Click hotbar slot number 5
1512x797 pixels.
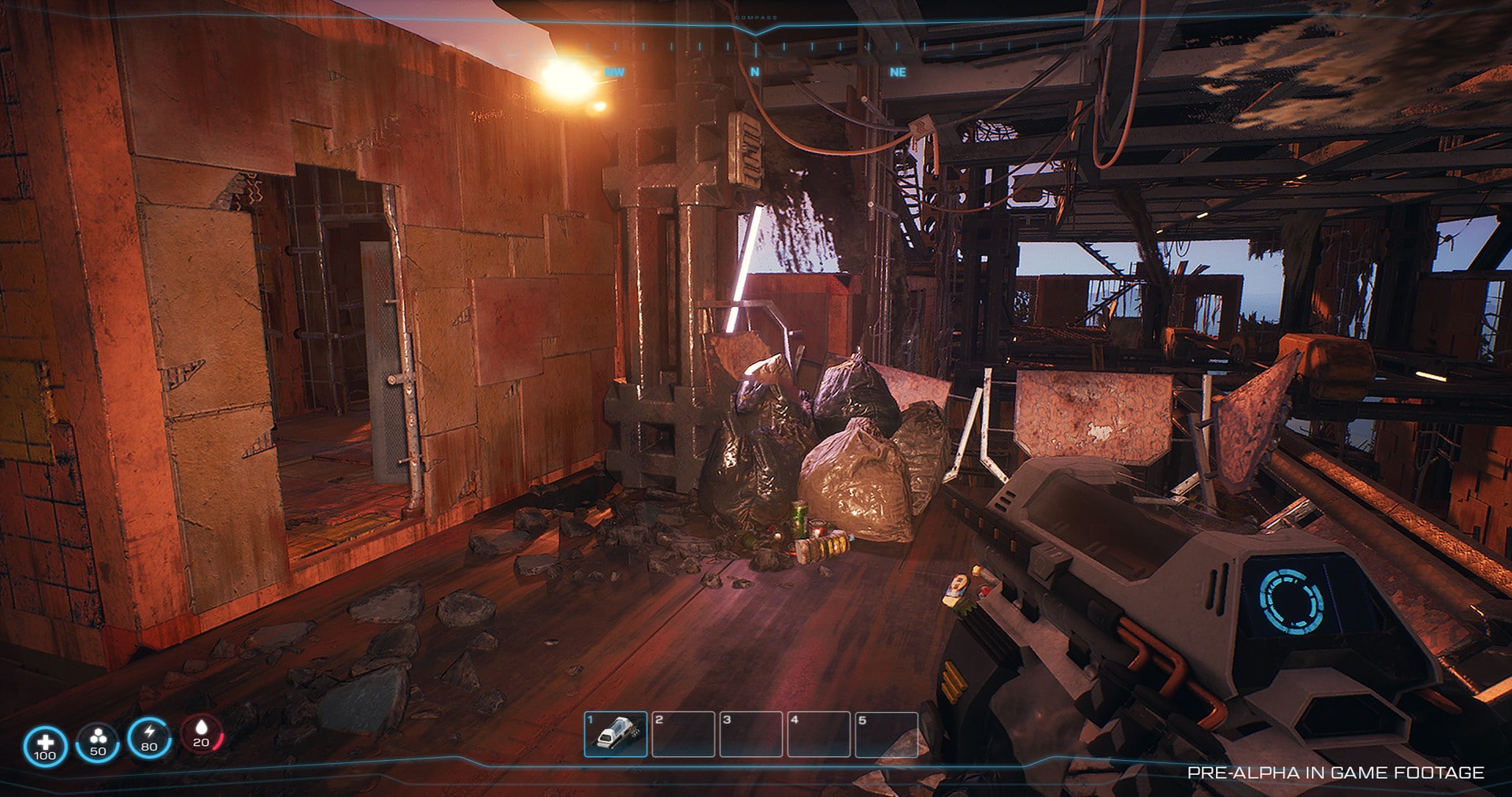coord(887,734)
